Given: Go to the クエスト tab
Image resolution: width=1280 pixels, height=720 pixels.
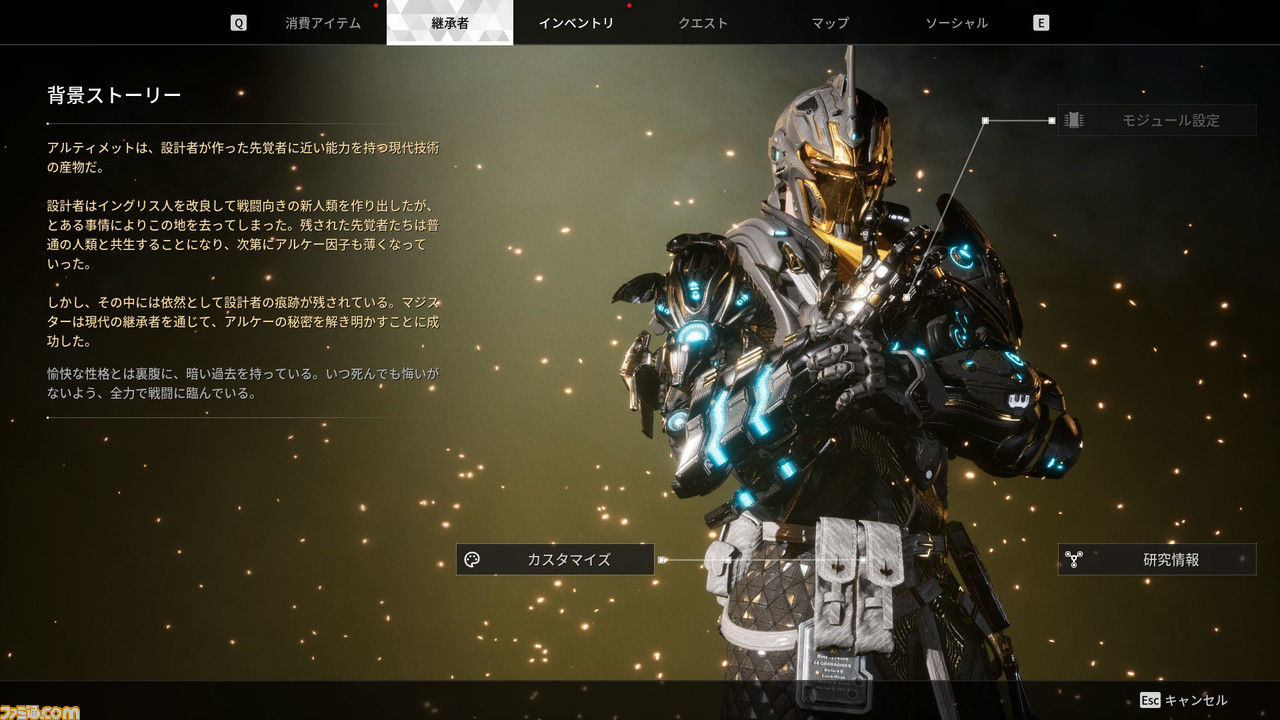Looking at the screenshot, I should pyautogui.click(x=703, y=23).
